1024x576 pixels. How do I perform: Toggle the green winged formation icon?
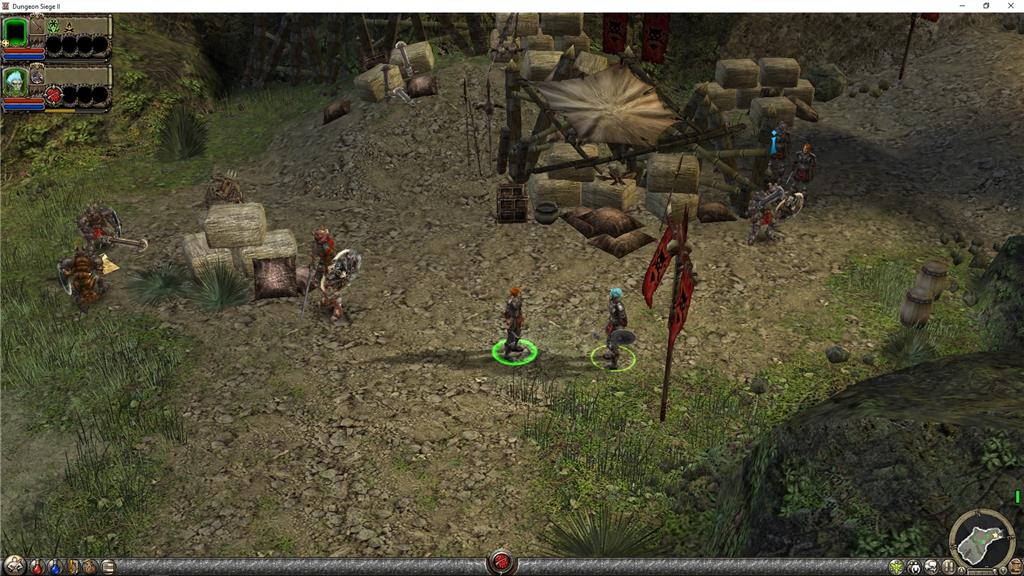tap(896, 567)
